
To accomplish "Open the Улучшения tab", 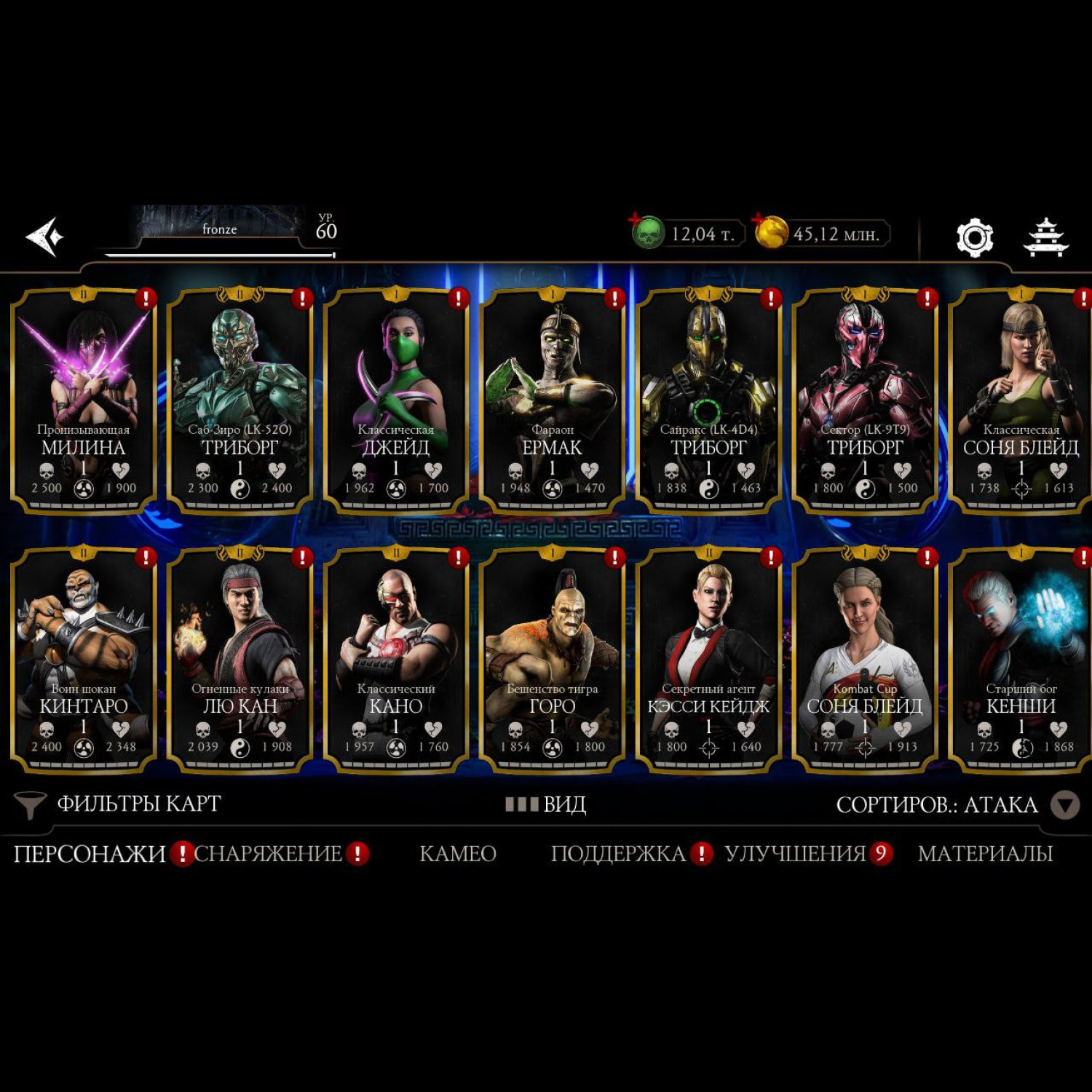I will click(x=795, y=853).
